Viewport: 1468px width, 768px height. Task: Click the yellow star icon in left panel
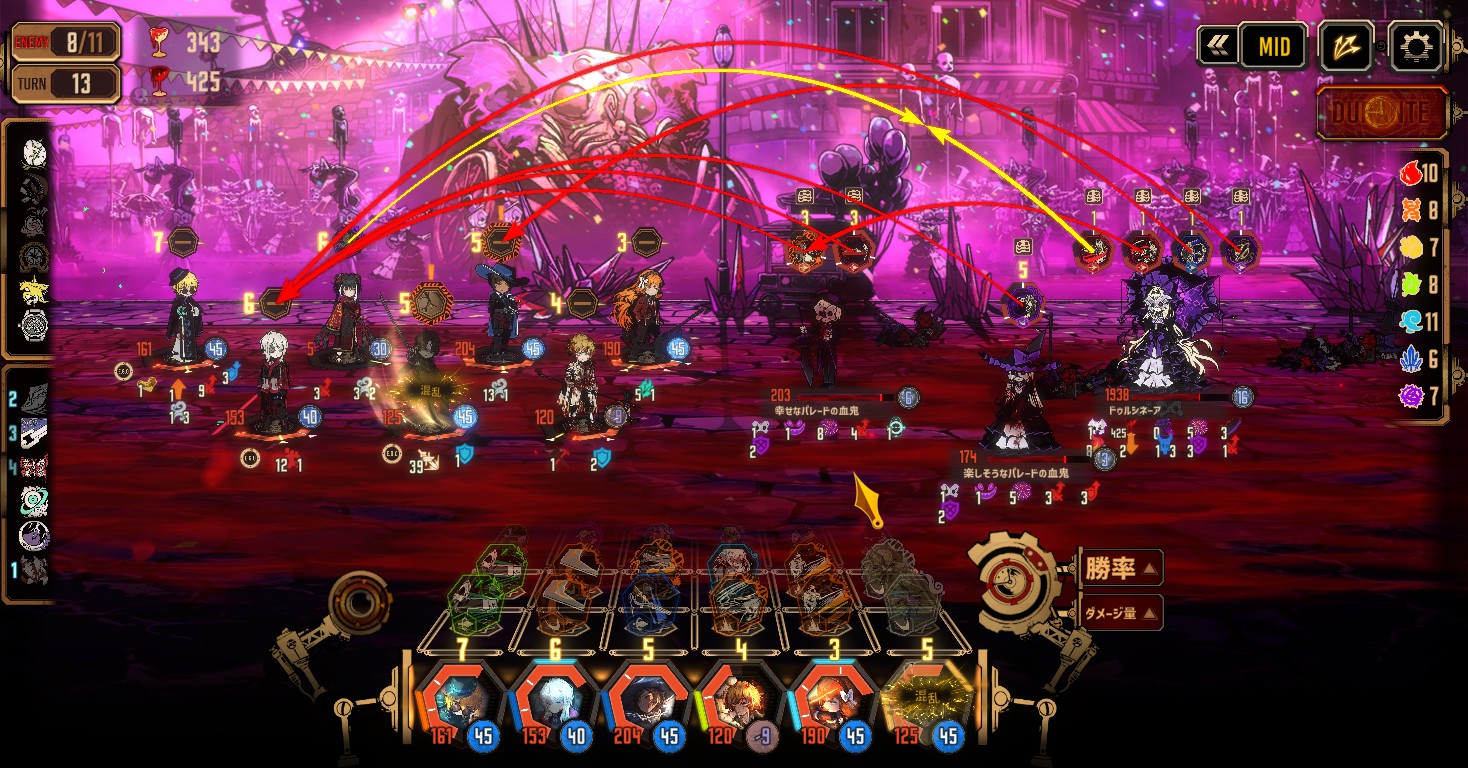click(34, 291)
